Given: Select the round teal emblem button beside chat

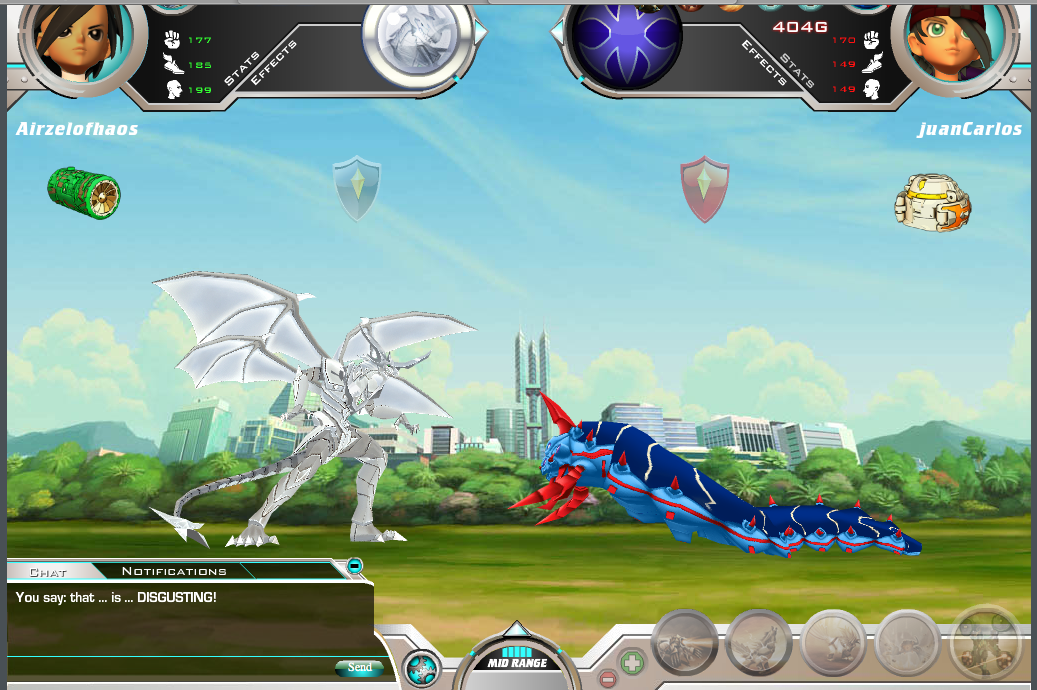Looking at the screenshot, I should 422,668.
